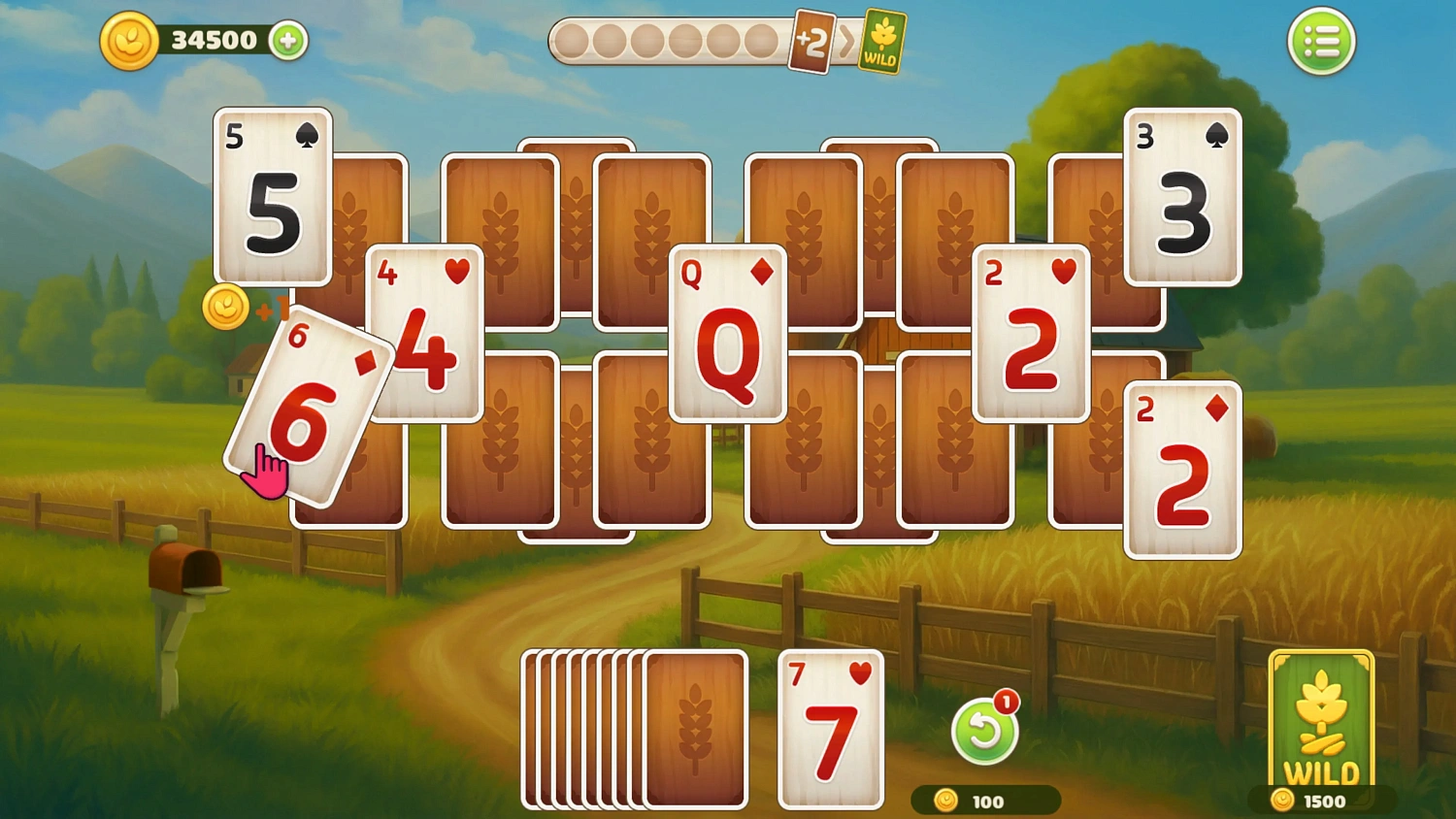Play the 2 of diamonds card

(1182, 471)
